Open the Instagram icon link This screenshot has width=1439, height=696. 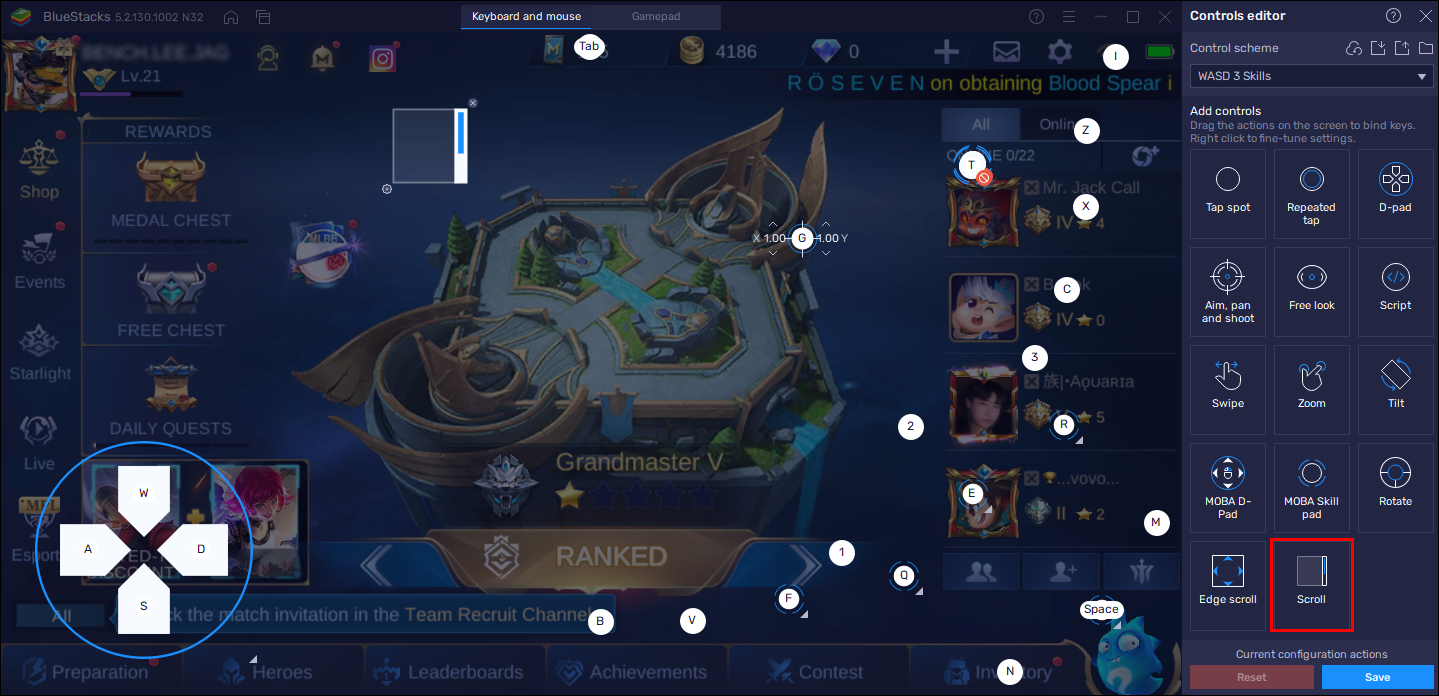382,59
